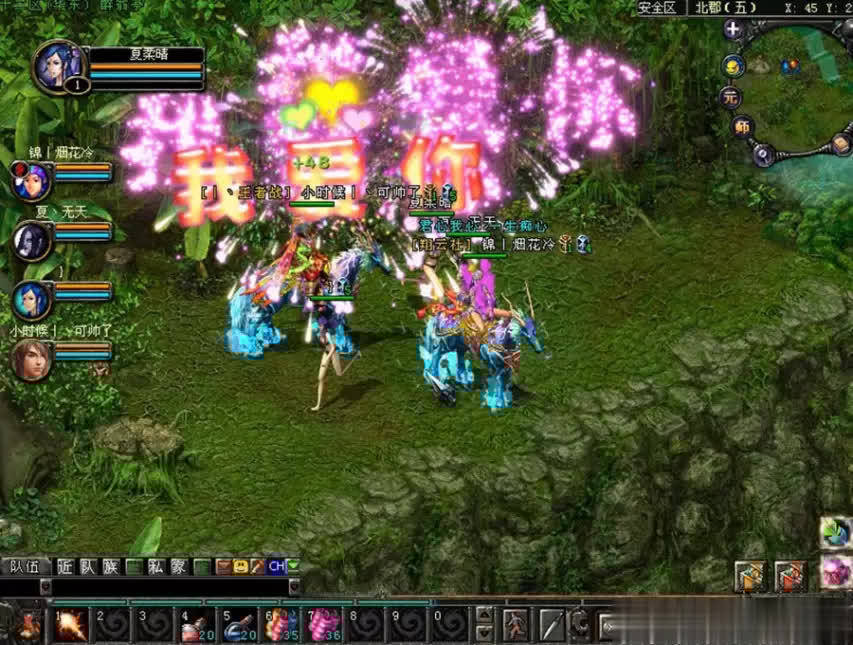
Task: Toggle the blue CH input button
Action: click(276, 566)
